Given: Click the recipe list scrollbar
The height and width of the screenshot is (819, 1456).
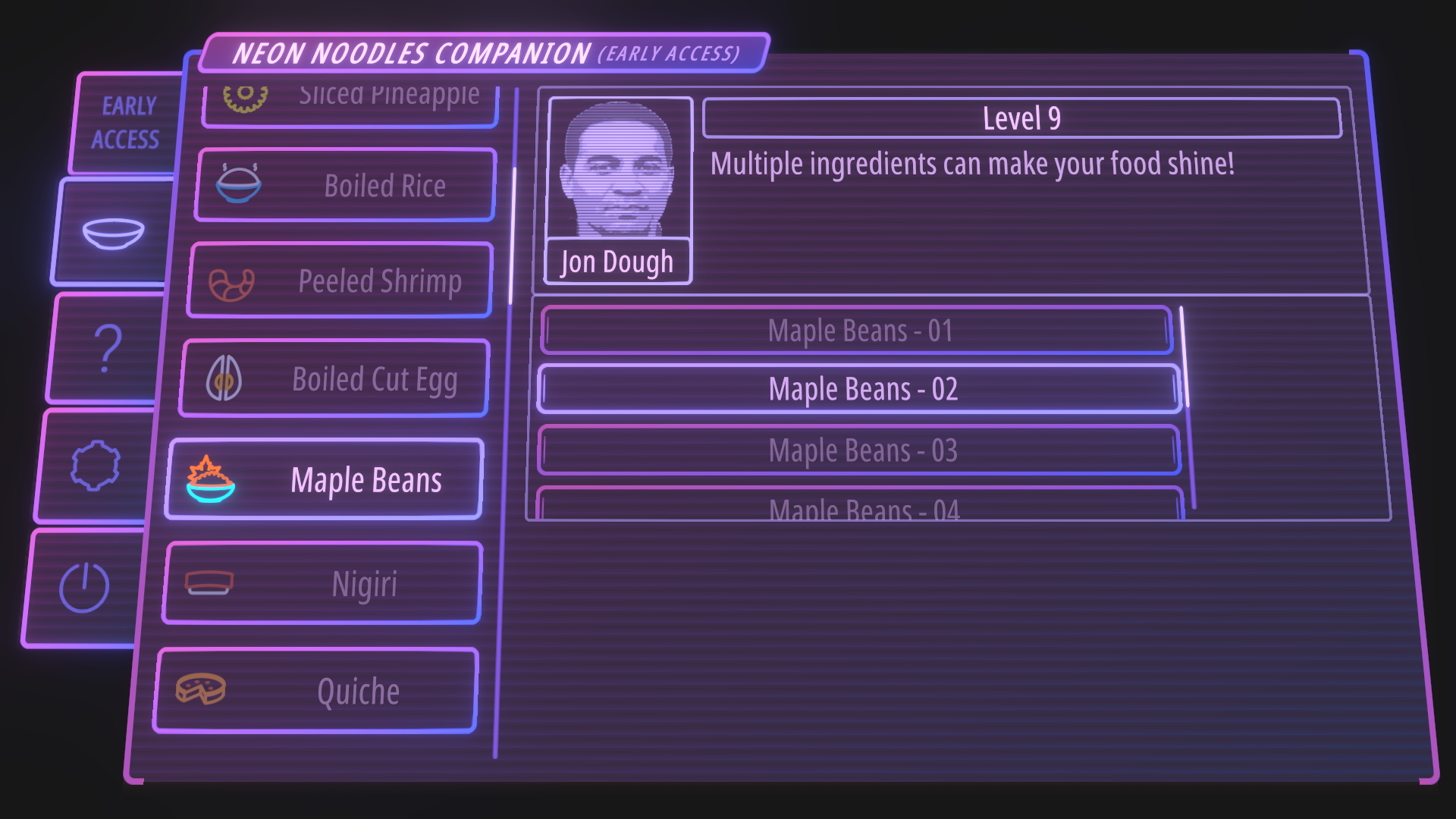Looking at the screenshot, I should [513, 235].
